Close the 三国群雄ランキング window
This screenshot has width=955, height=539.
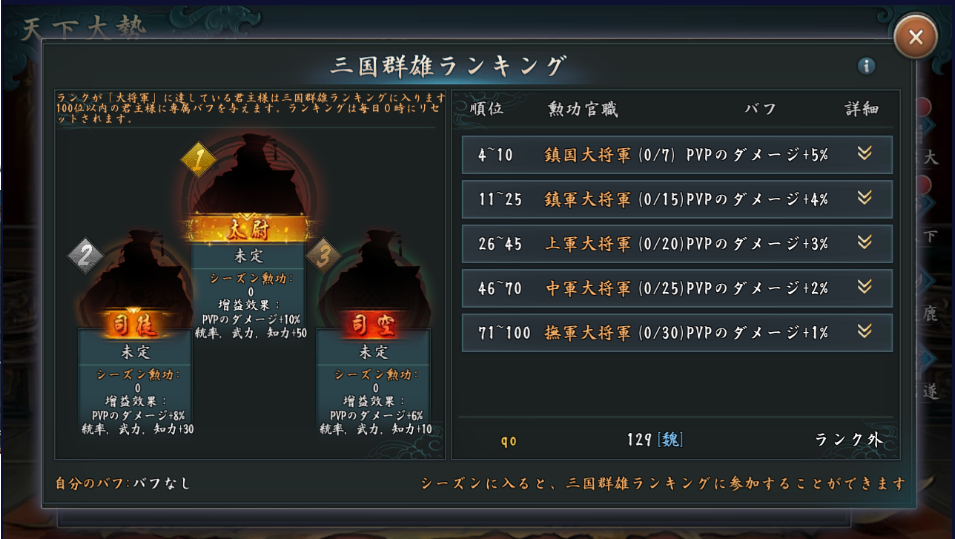coord(915,39)
